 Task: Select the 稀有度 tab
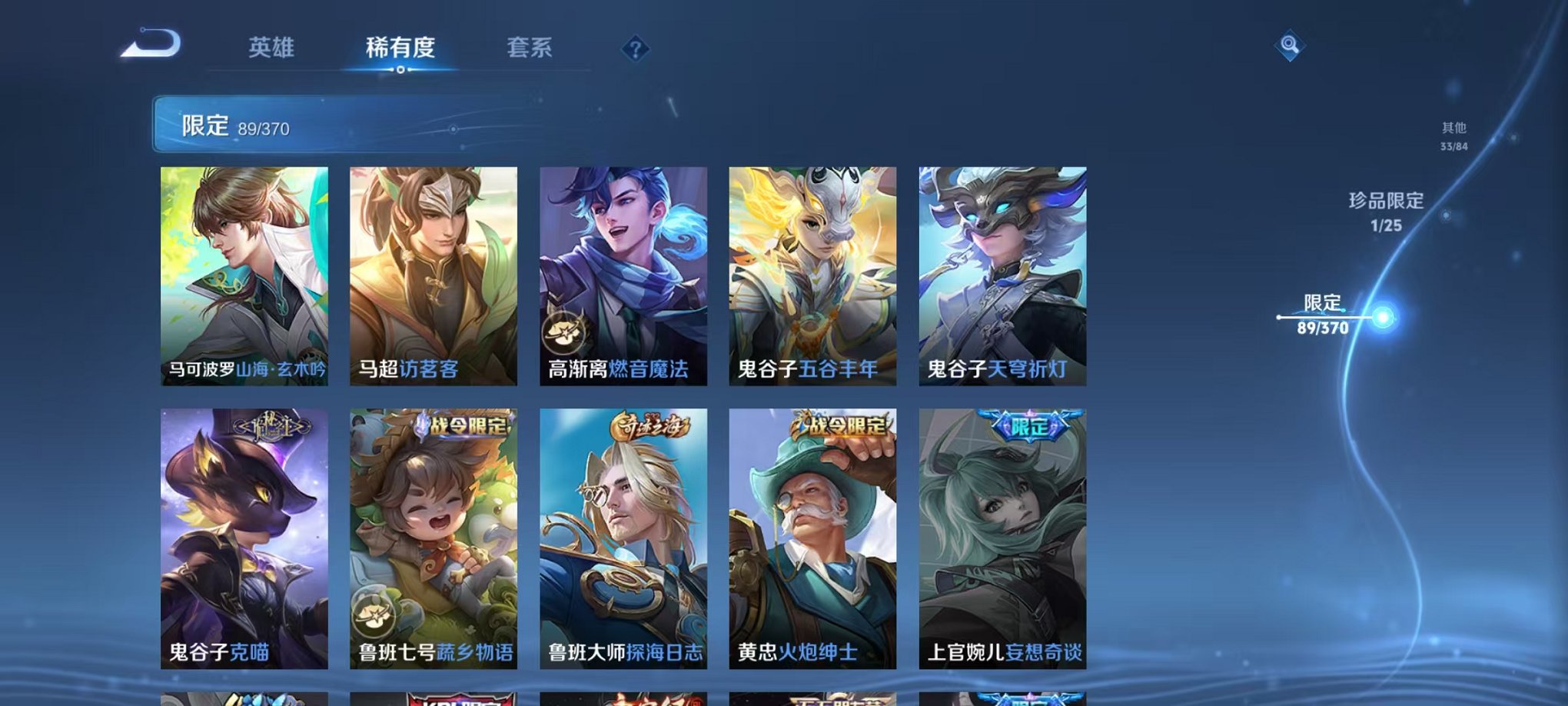[x=399, y=48]
